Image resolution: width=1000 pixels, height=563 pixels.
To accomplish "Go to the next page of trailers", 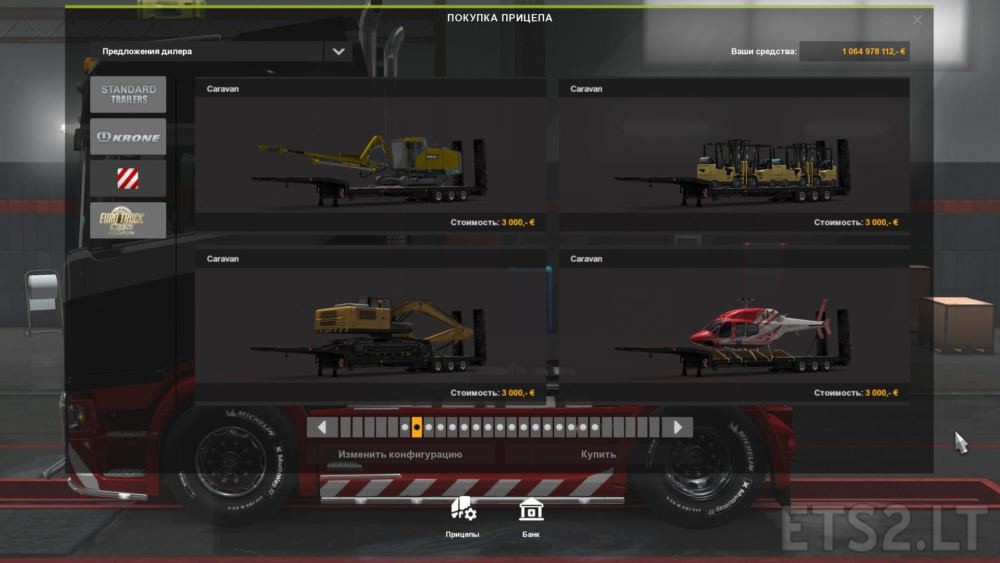I will pyautogui.click(x=677, y=428).
